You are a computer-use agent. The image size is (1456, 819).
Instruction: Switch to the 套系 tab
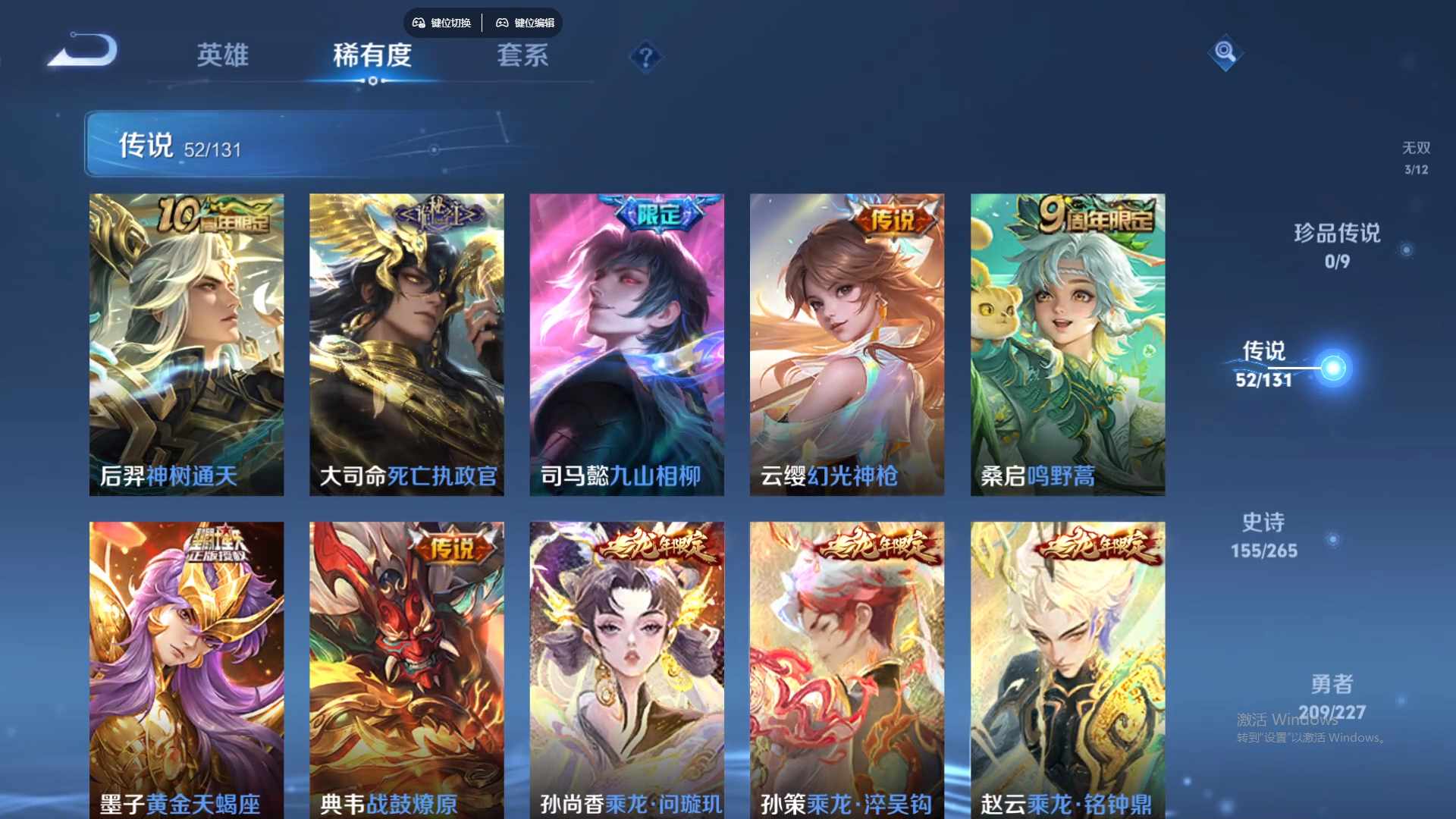pyautogui.click(x=522, y=56)
